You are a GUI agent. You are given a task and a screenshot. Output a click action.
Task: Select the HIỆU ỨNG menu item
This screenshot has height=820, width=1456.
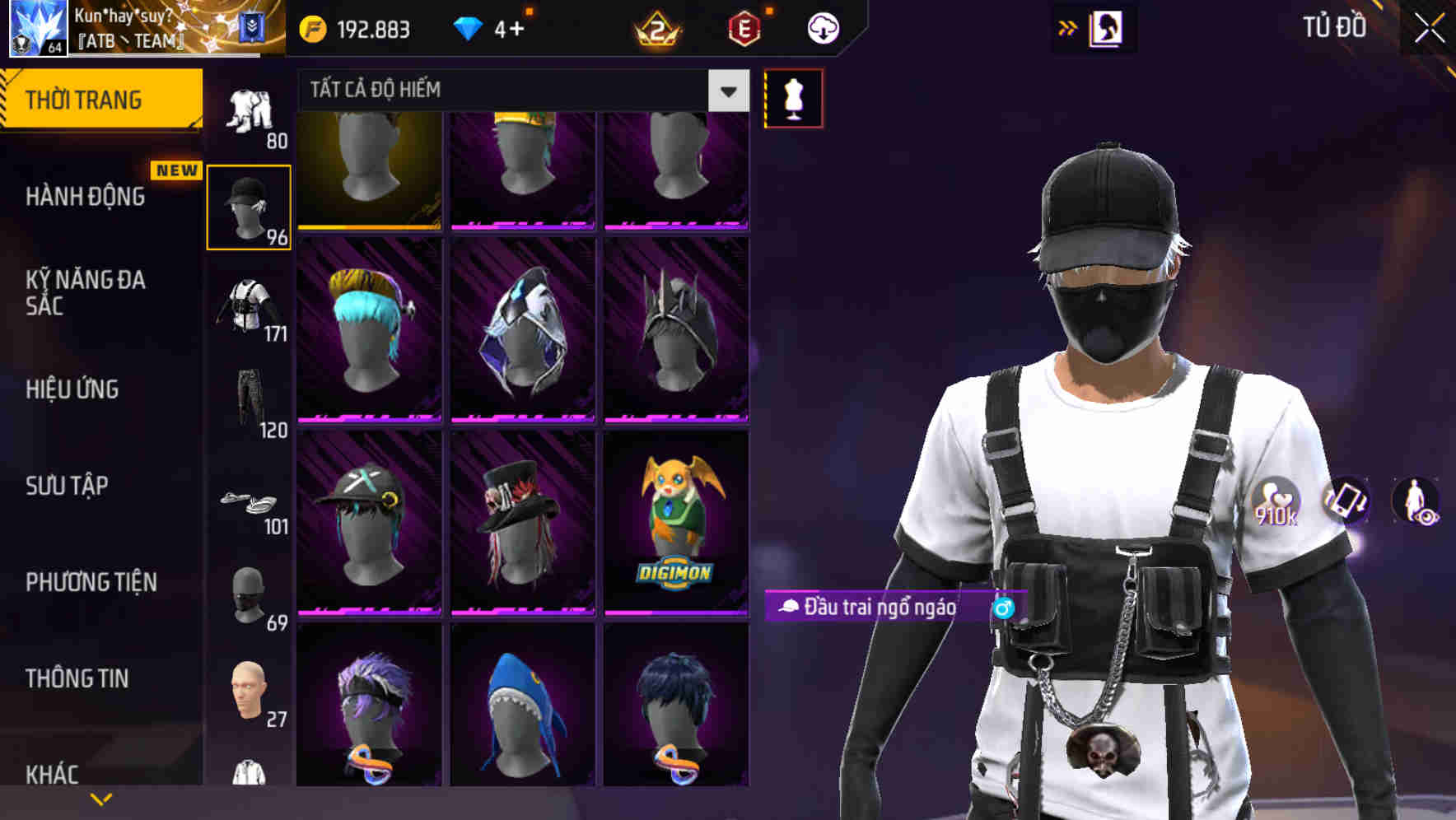tap(72, 389)
